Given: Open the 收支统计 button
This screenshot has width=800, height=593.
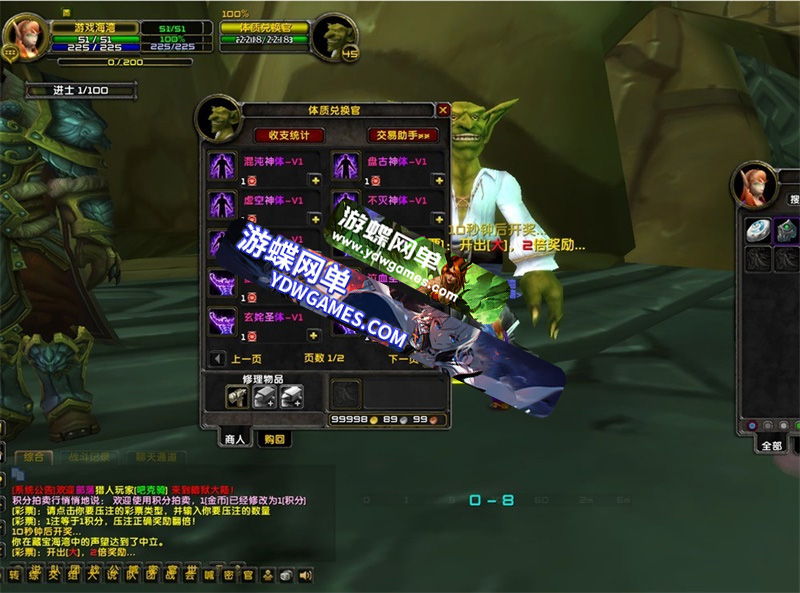Looking at the screenshot, I should tap(289, 135).
